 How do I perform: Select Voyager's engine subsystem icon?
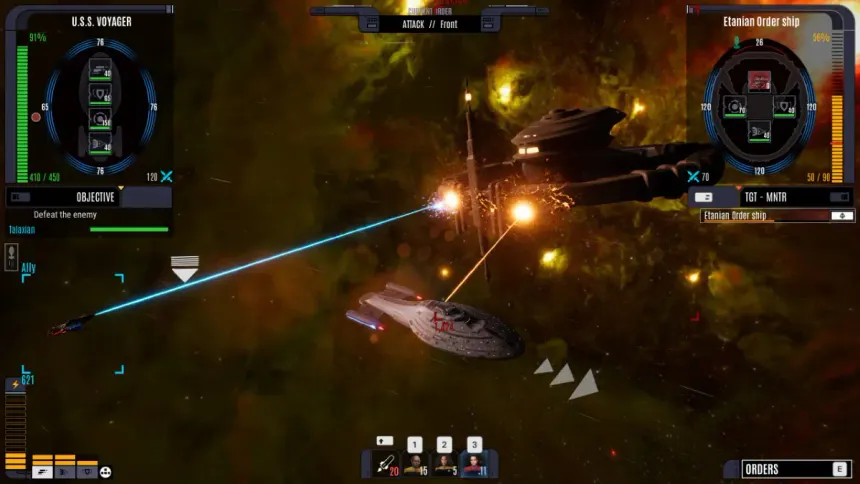click(x=100, y=143)
